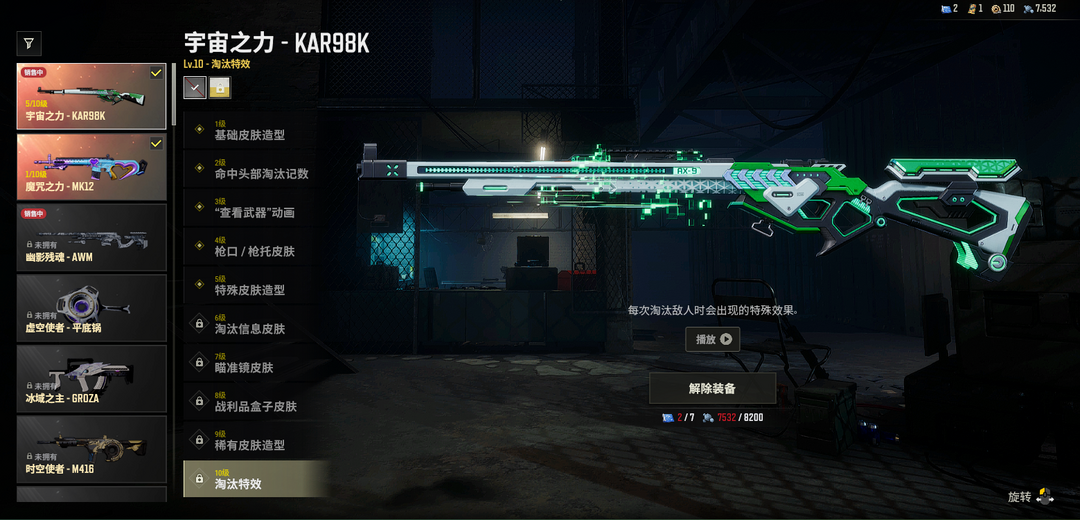Click the 解除装备 unequip button
Viewport: 1080px width, 520px height.
click(x=712, y=388)
